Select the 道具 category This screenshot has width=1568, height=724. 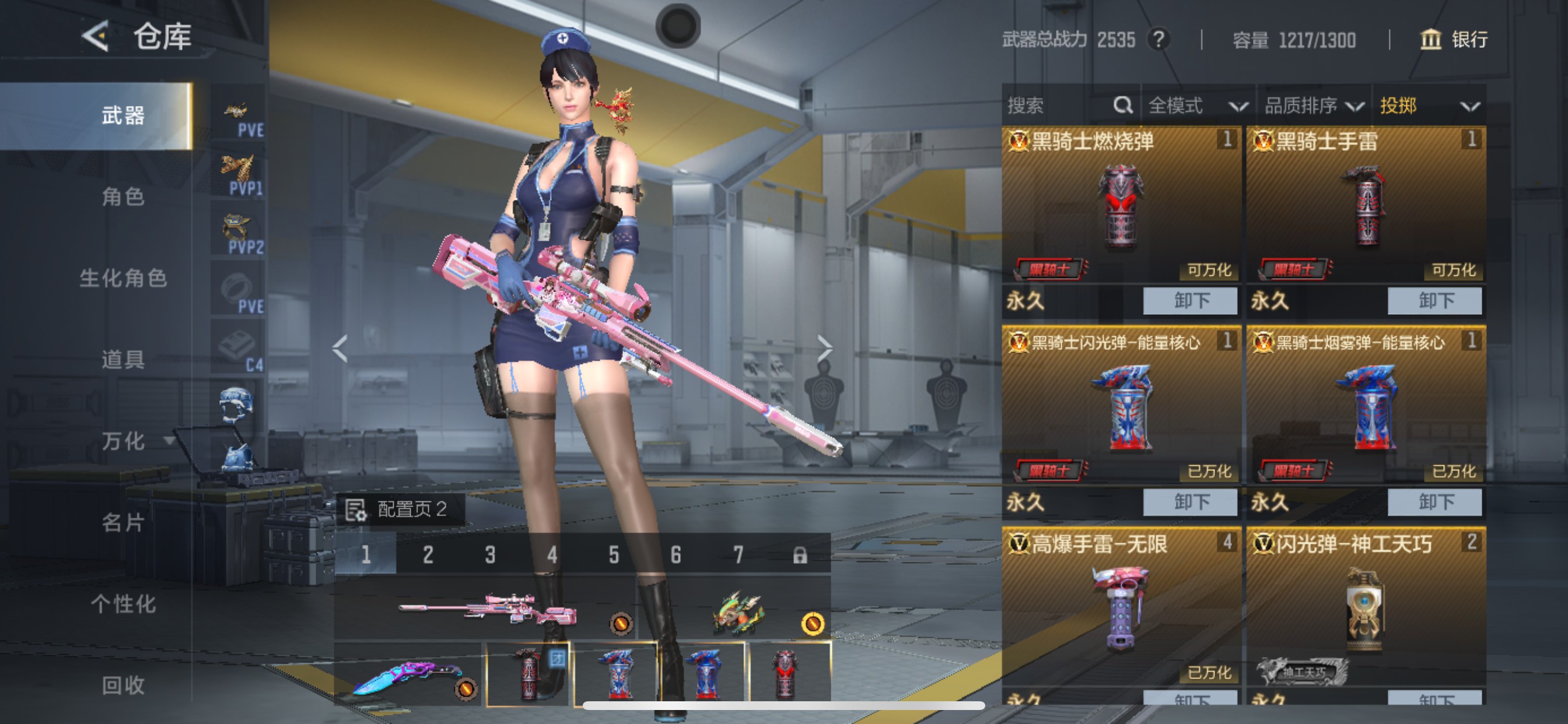123,360
